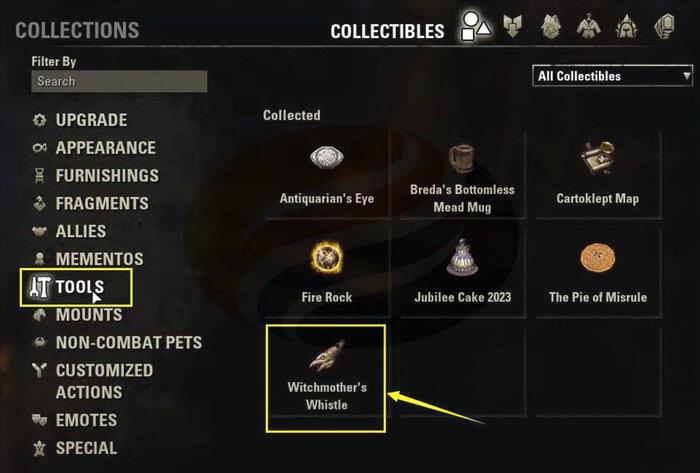Image resolution: width=700 pixels, height=473 pixels.
Task: Choose Breda's Bottomless Mead Mug
Action: 462,176
